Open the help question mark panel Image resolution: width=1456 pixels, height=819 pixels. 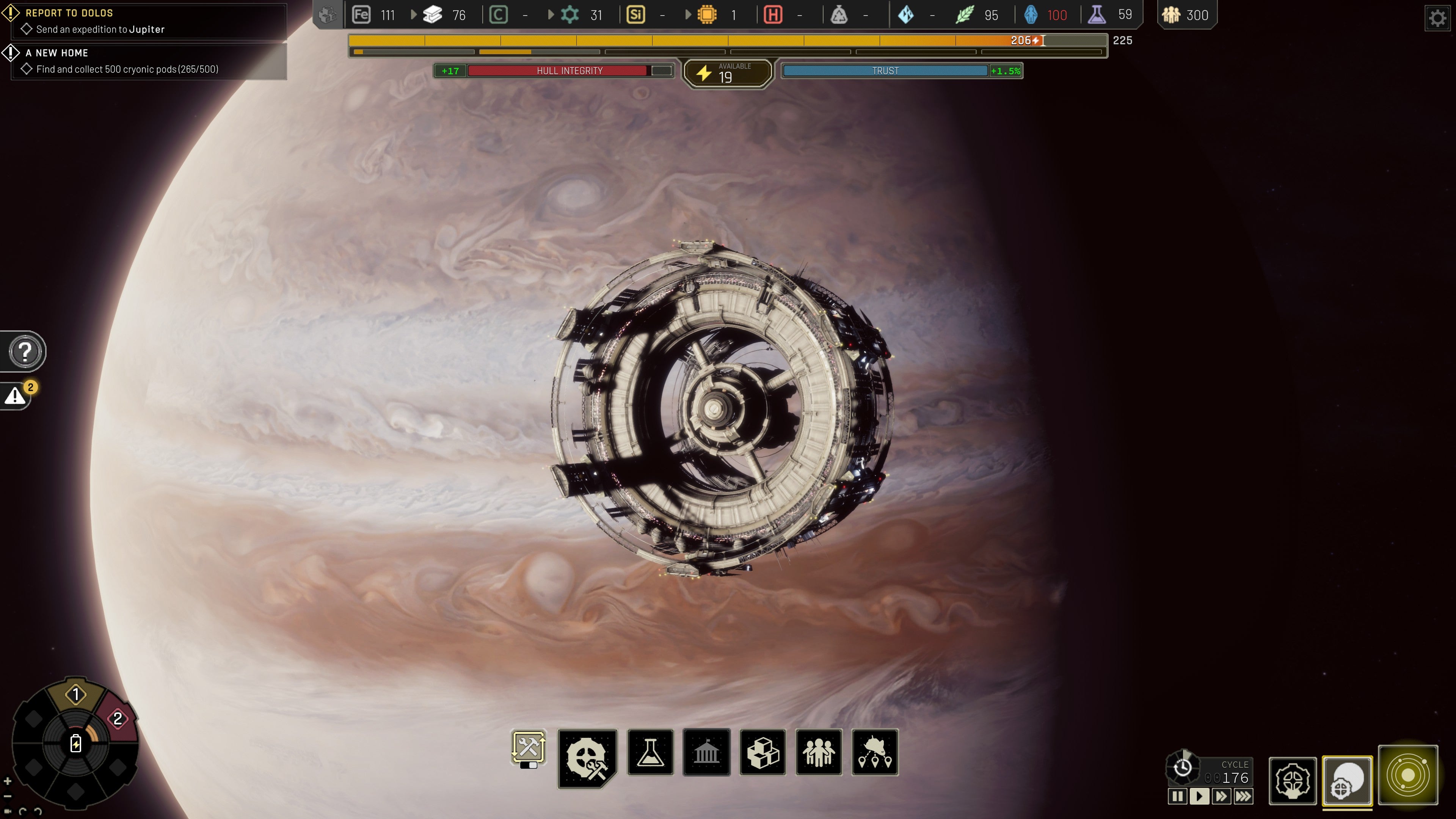click(24, 351)
